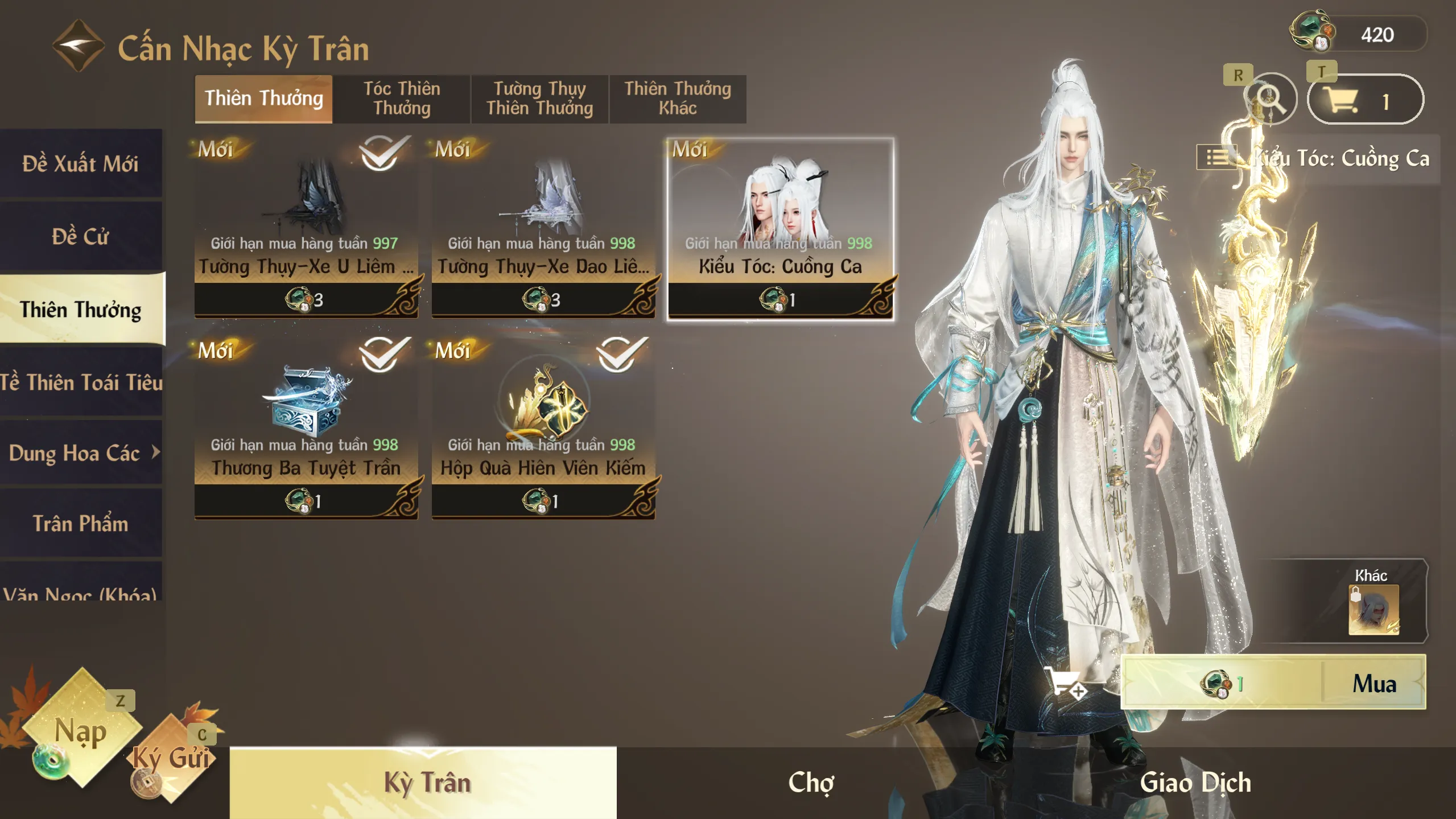Open Tề Thiên Toái Tiêu category
The height and width of the screenshot is (819, 1456).
(x=80, y=382)
